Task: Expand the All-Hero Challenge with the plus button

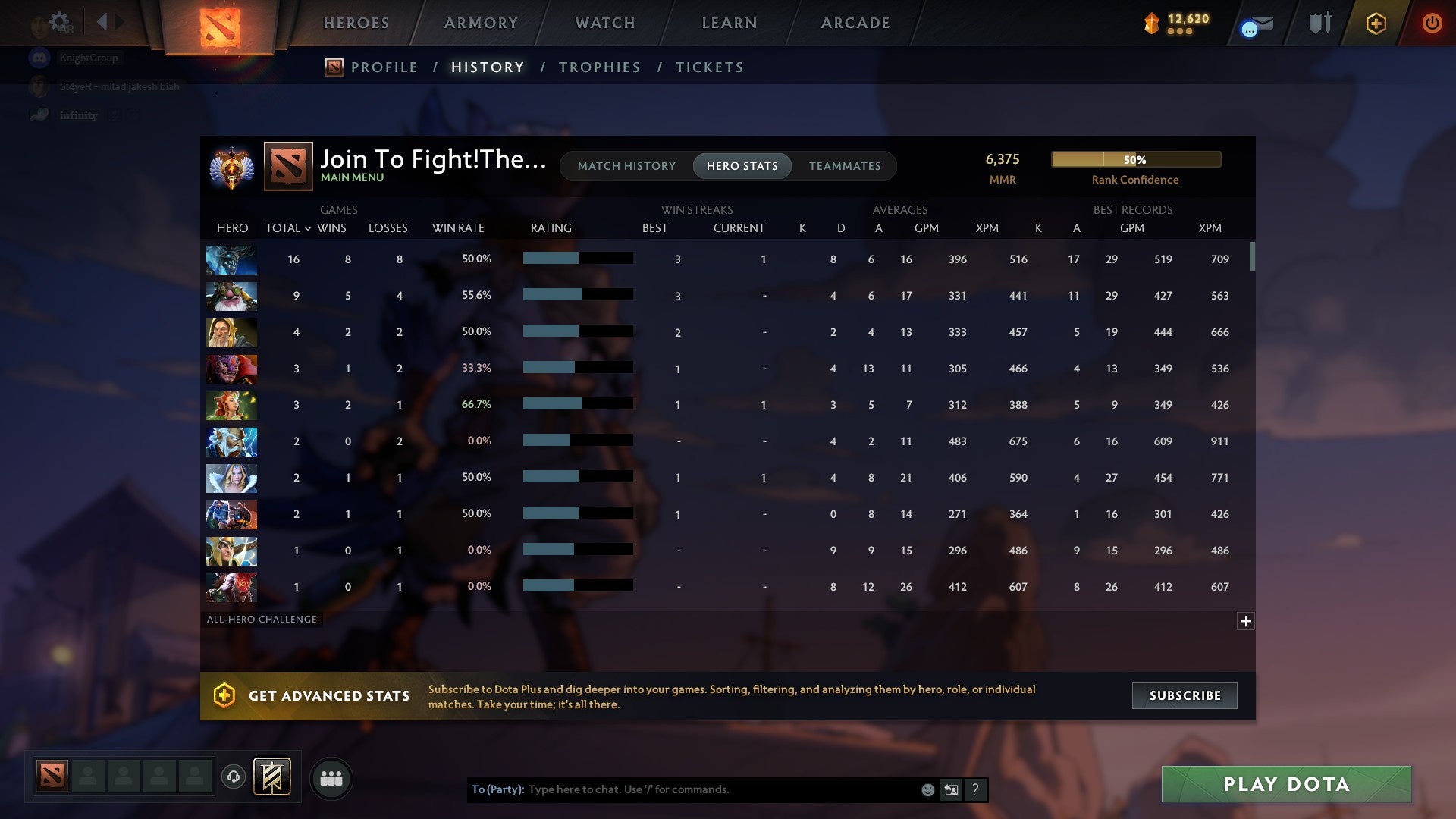Action: 1246,621
